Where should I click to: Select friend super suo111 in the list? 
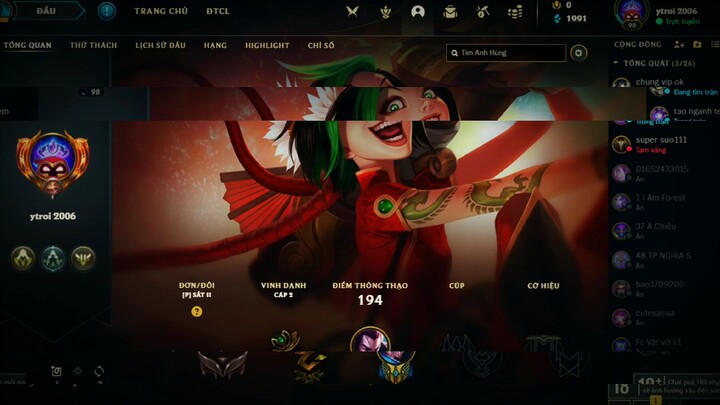(x=661, y=140)
